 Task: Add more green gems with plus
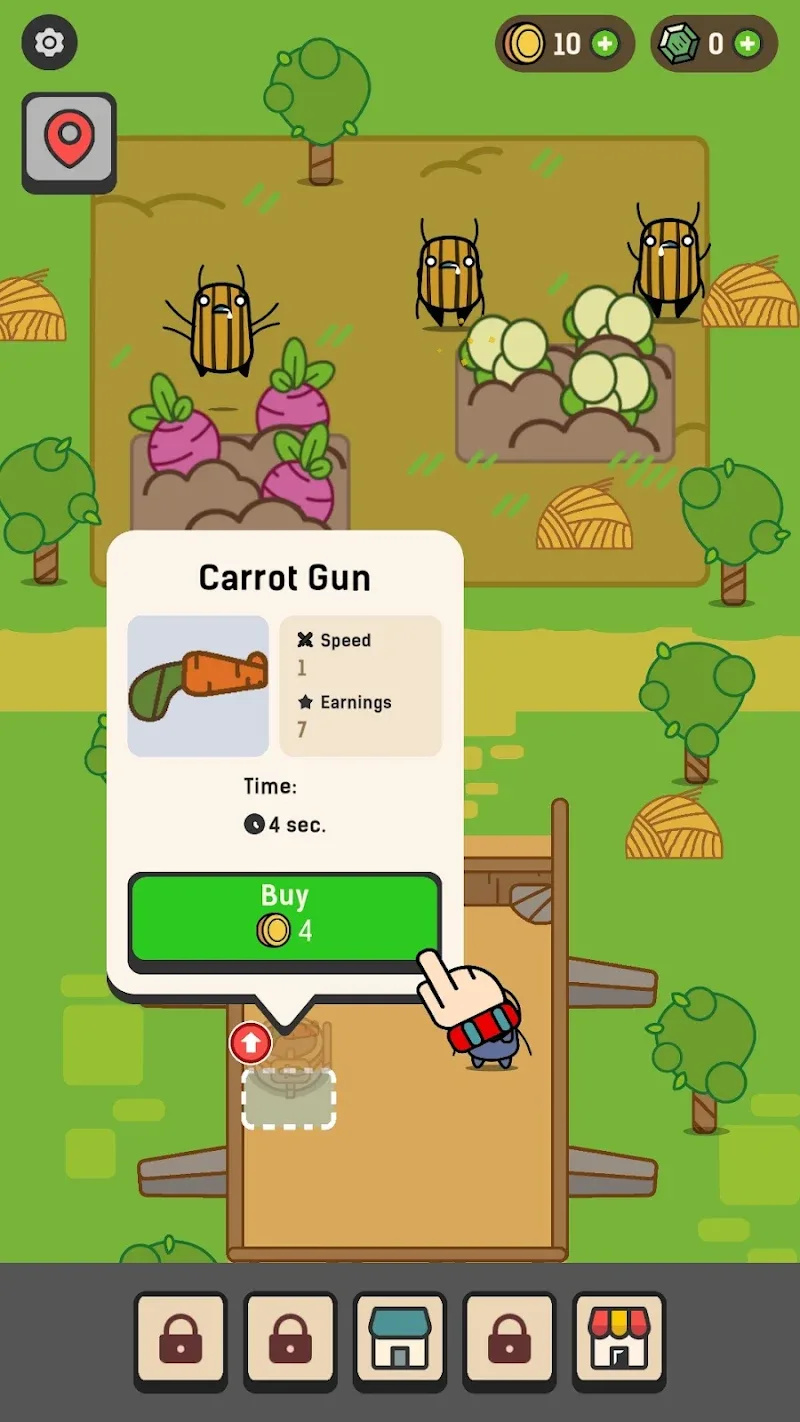[x=747, y=44]
